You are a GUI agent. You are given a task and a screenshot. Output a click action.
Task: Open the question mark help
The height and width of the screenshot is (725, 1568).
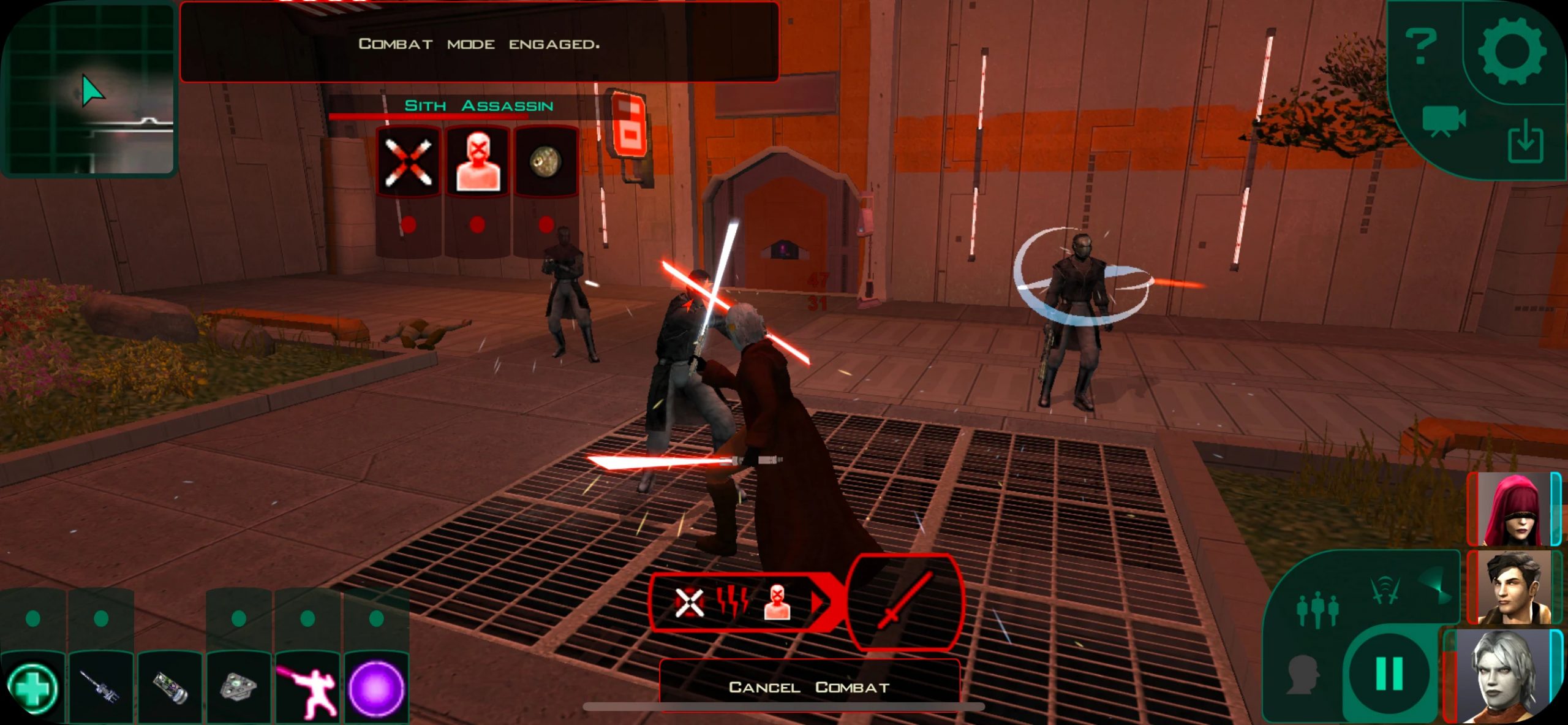[x=1421, y=47]
